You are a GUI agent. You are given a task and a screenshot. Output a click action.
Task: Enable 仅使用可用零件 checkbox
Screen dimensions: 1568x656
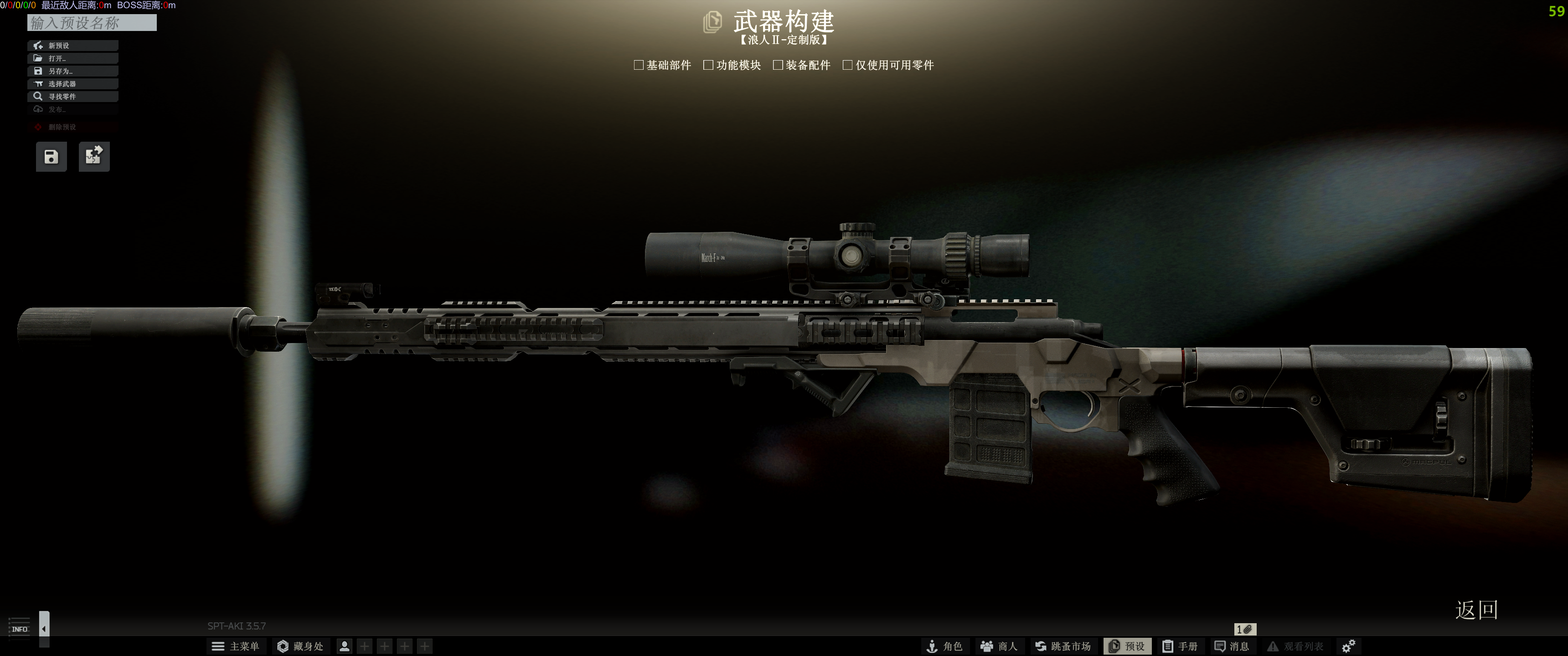click(x=847, y=65)
